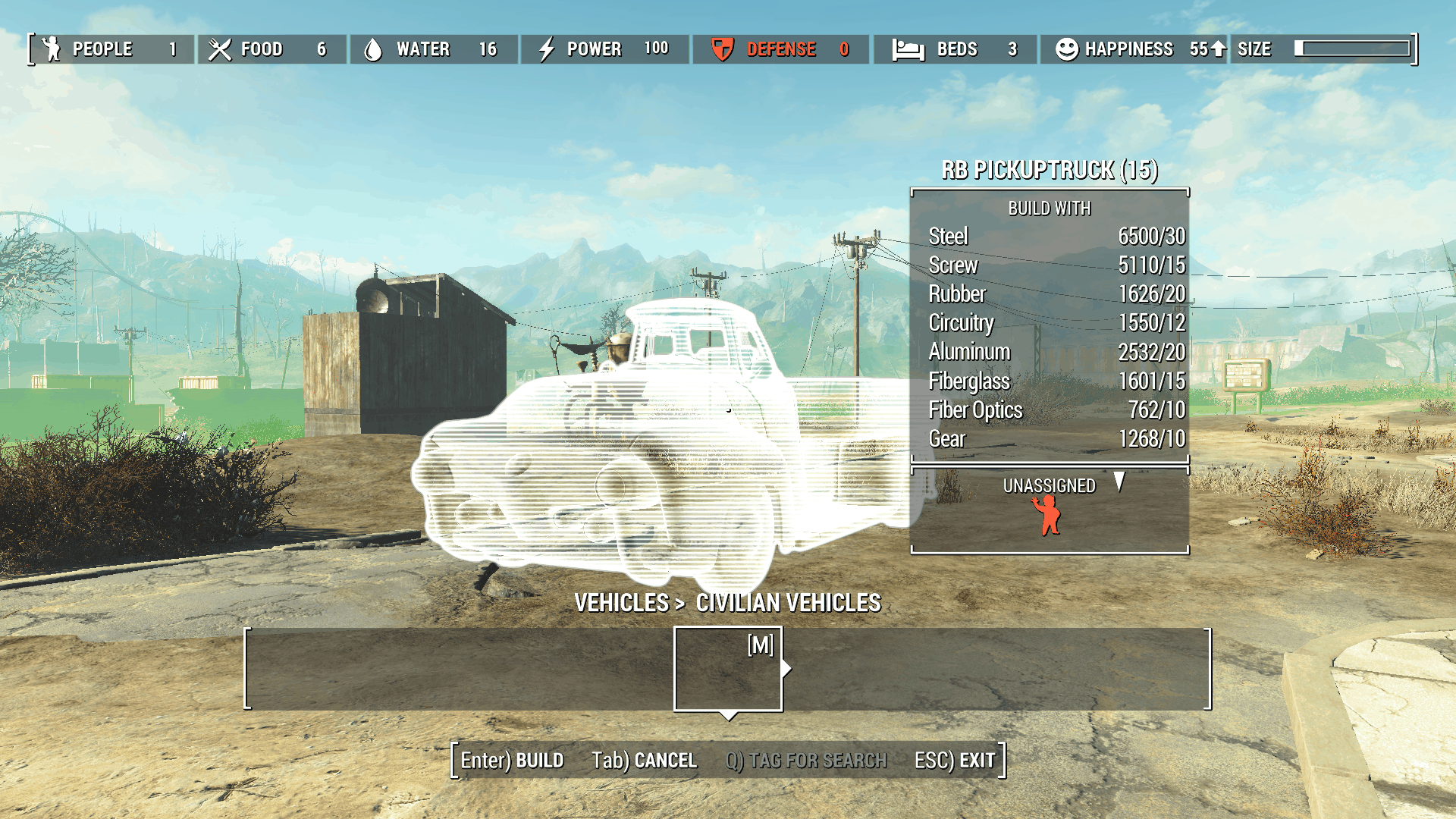Screen dimensions: 1456x819
Task: Build the RB Pickuptruck
Action: (512, 760)
